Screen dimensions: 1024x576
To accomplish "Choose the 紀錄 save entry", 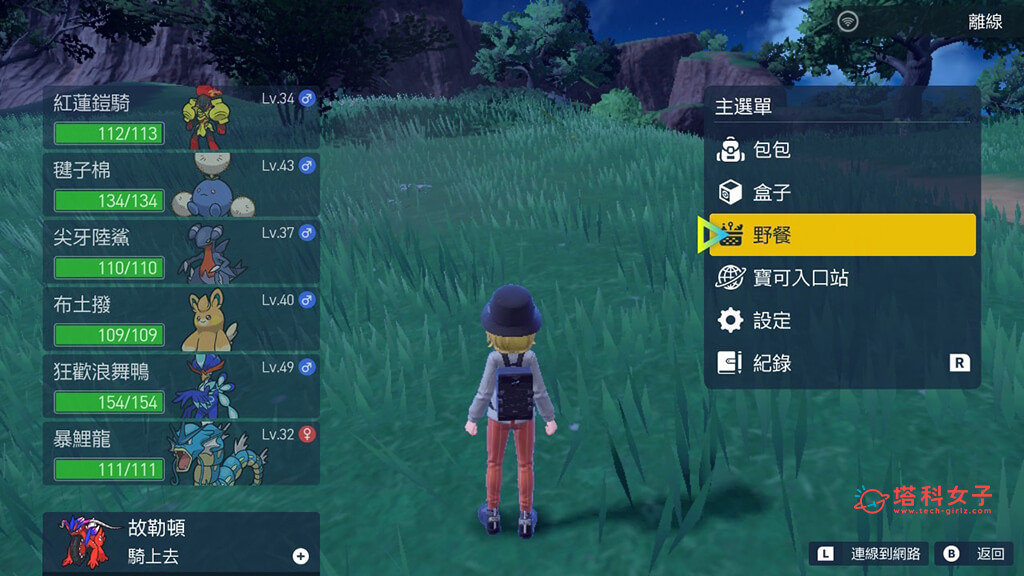I will click(842, 363).
